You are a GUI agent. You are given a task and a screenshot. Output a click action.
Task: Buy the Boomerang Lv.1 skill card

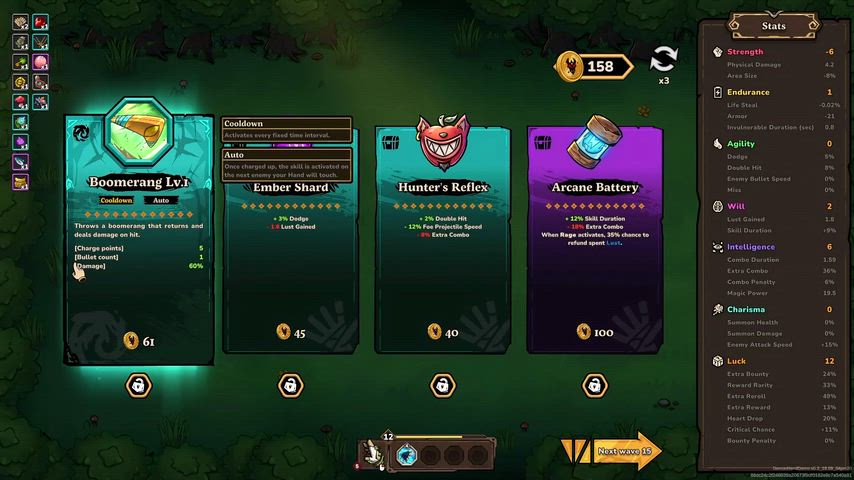point(139,240)
